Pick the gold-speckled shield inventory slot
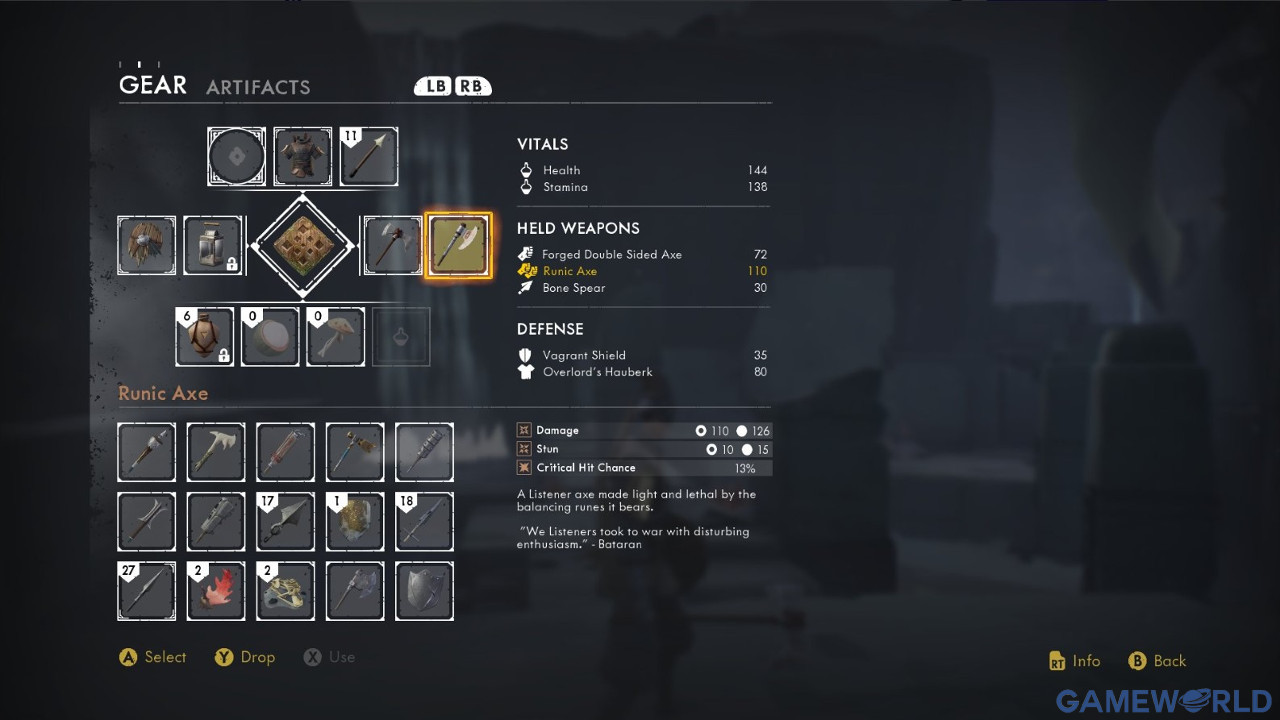Screen dimensions: 1280x720 point(355,521)
